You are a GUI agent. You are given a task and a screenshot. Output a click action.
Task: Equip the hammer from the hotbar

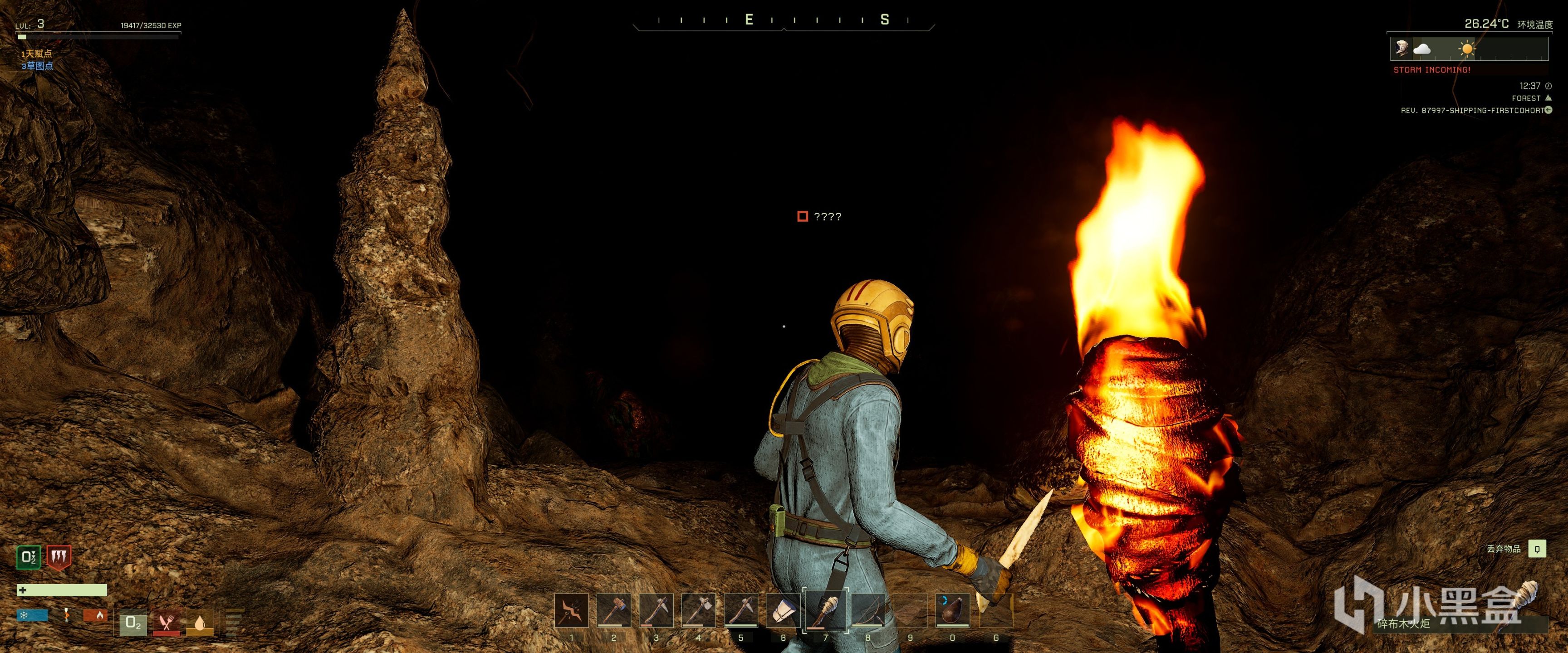[613, 610]
